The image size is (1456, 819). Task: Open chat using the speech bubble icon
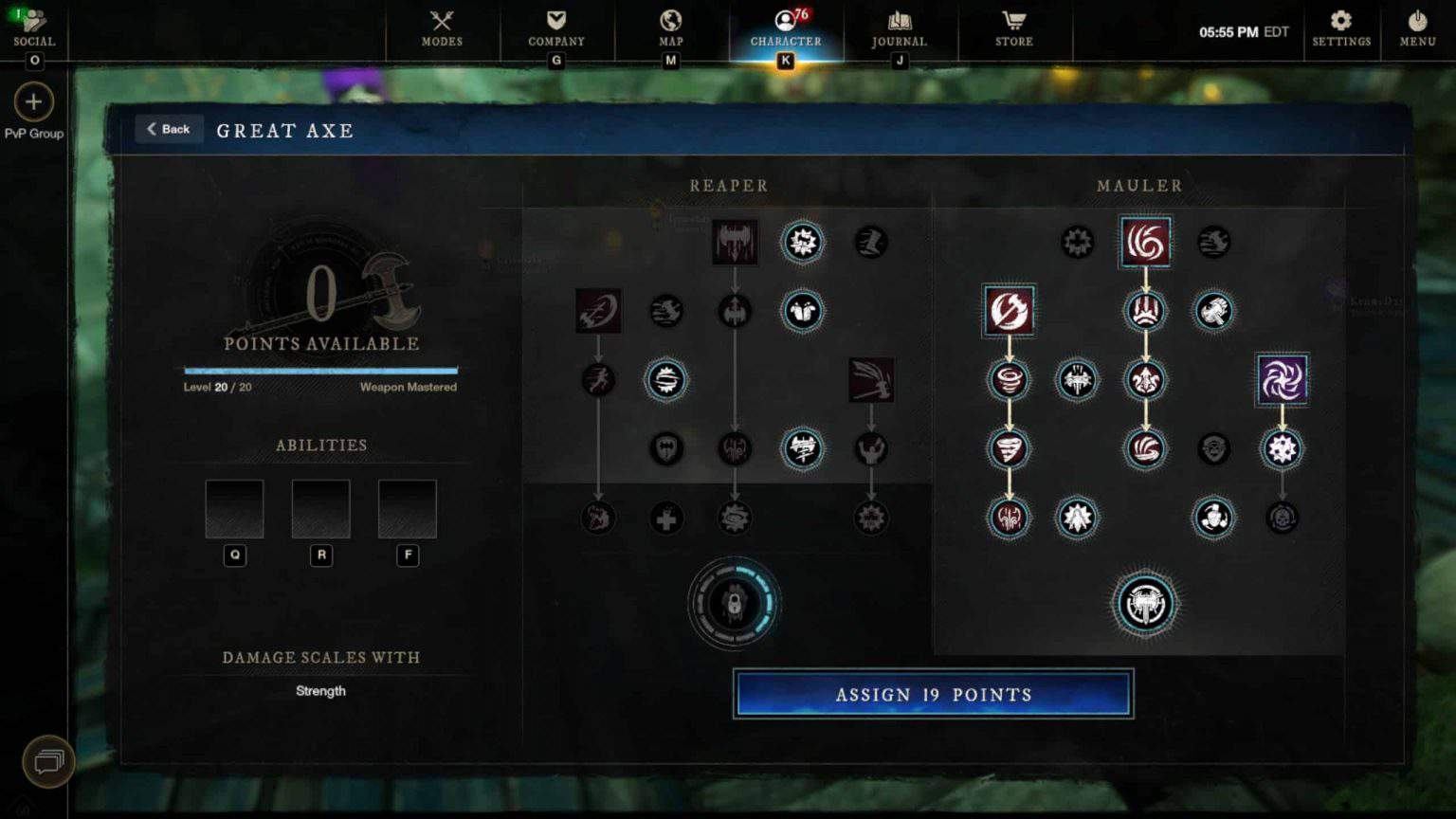pos(47,760)
